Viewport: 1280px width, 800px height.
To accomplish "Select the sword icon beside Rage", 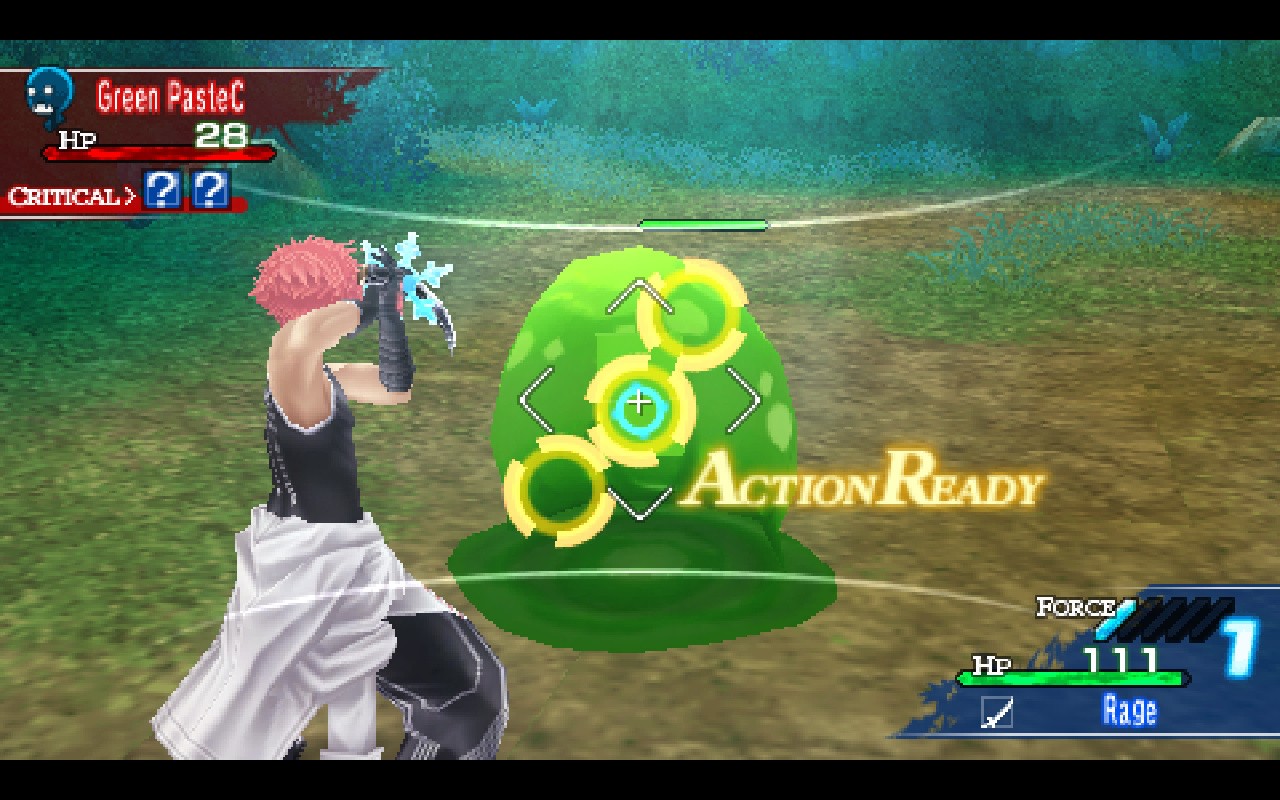I will click(997, 712).
